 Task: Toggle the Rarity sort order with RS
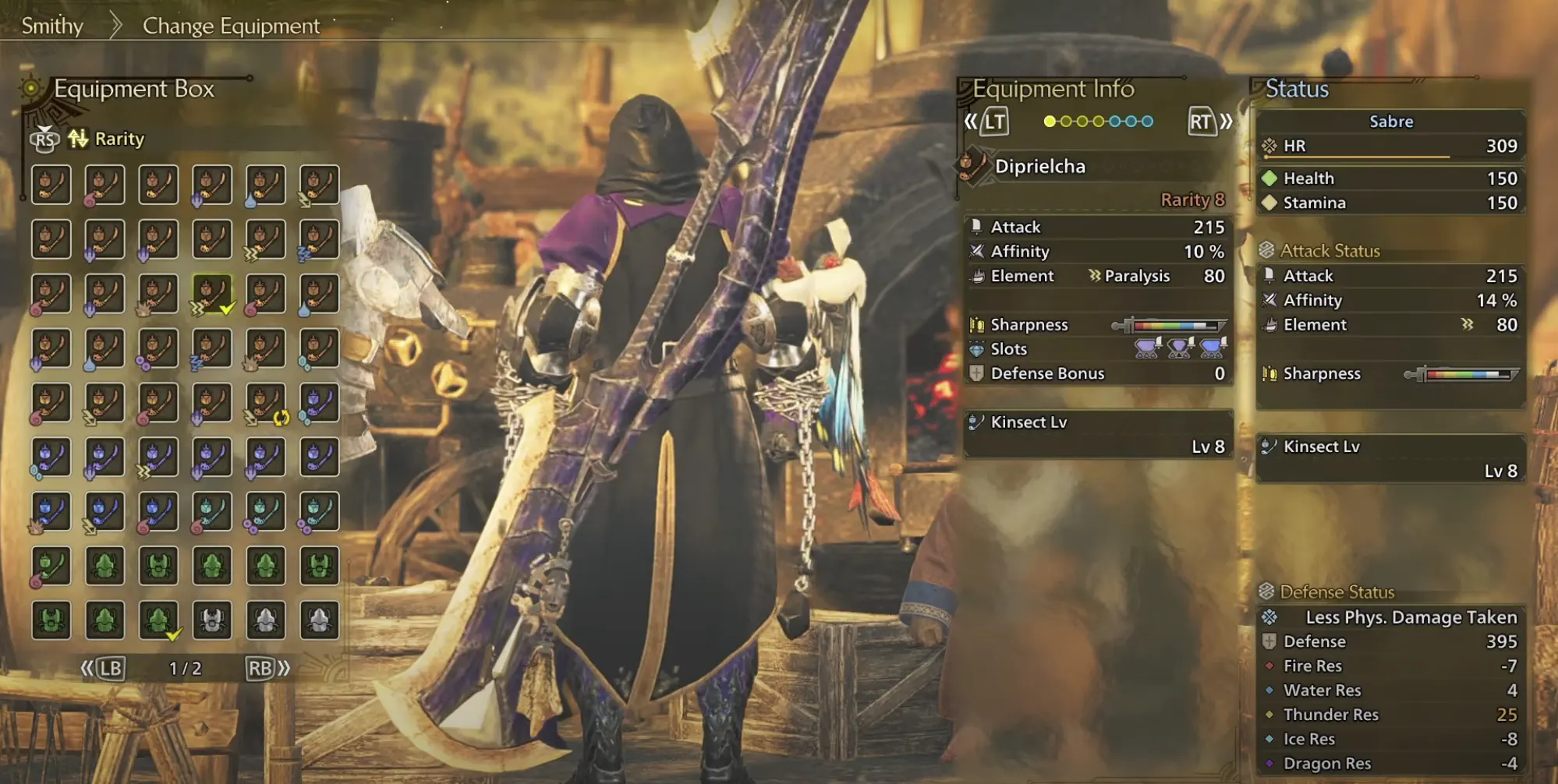coord(45,139)
